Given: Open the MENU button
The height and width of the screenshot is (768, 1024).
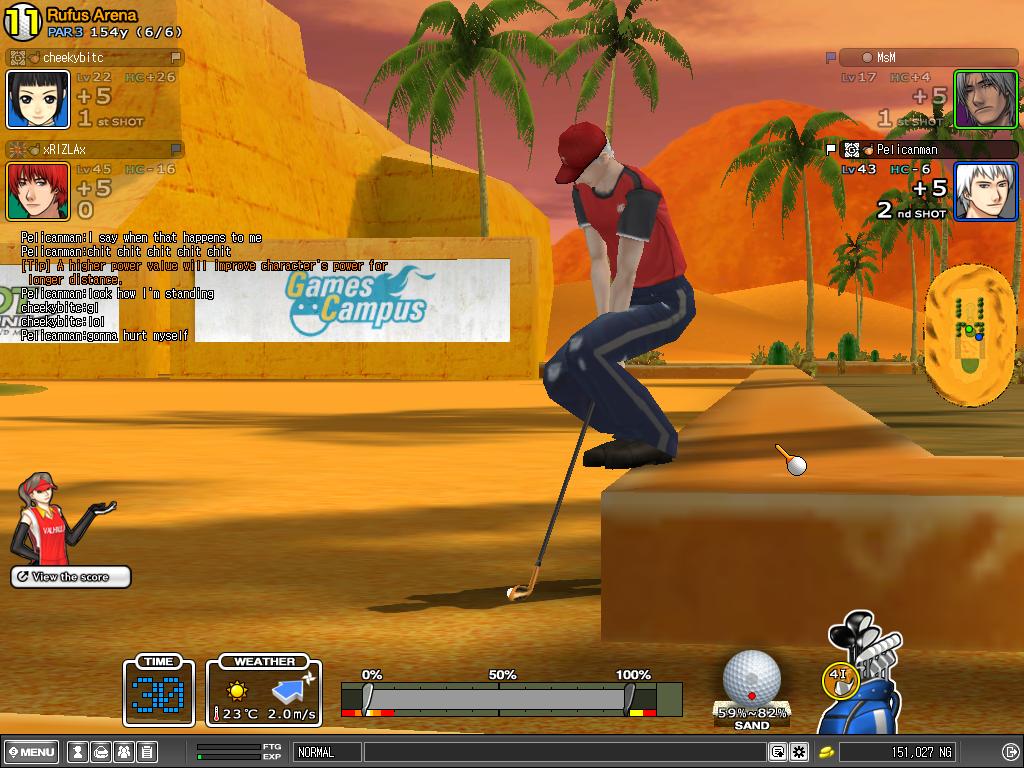Looking at the screenshot, I should coord(32,752).
